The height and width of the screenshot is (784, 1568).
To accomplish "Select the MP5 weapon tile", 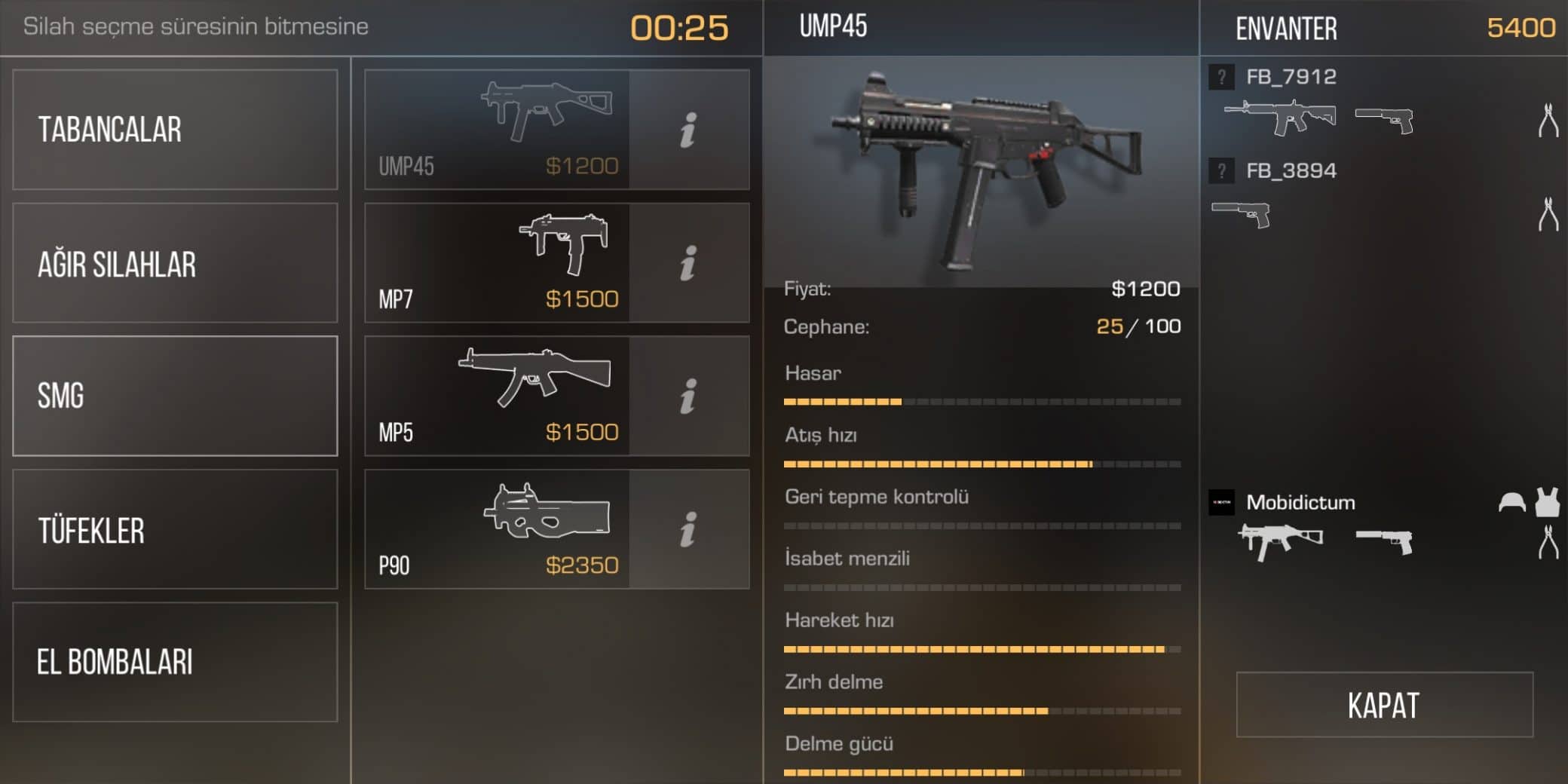I will (498, 396).
